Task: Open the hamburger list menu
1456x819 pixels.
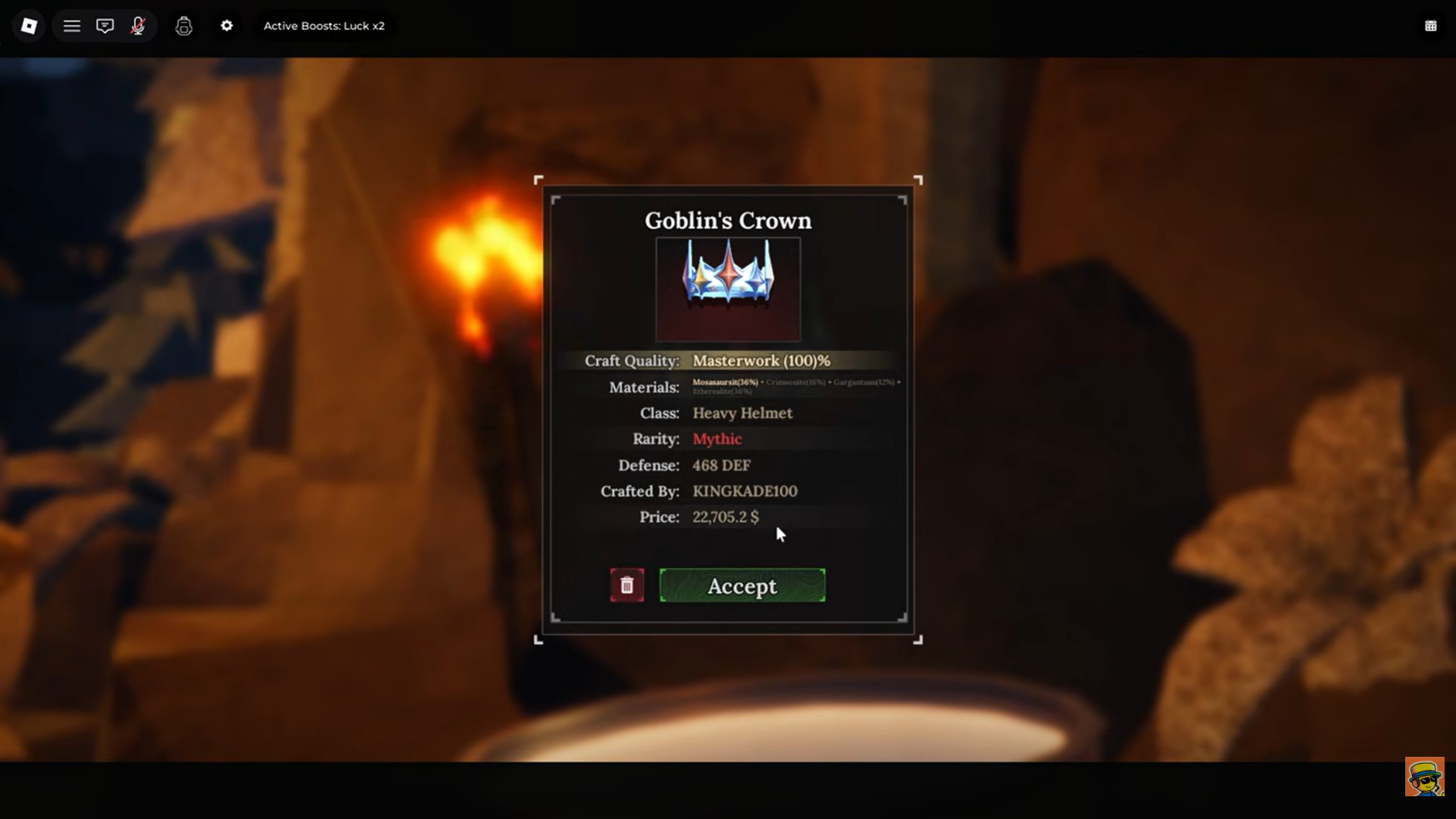Action: click(x=72, y=26)
